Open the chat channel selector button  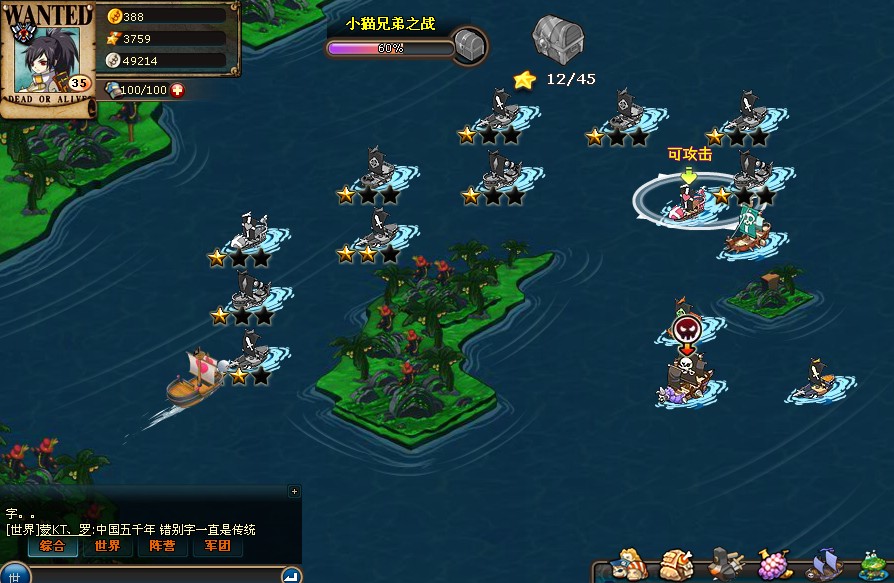pyautogui.click(x=15, y=575)
